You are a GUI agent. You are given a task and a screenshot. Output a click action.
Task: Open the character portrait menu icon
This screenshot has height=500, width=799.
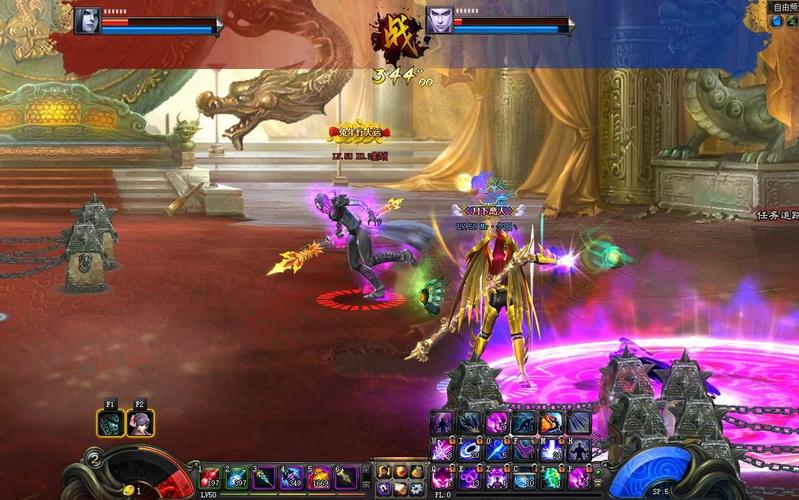point(383,472)
